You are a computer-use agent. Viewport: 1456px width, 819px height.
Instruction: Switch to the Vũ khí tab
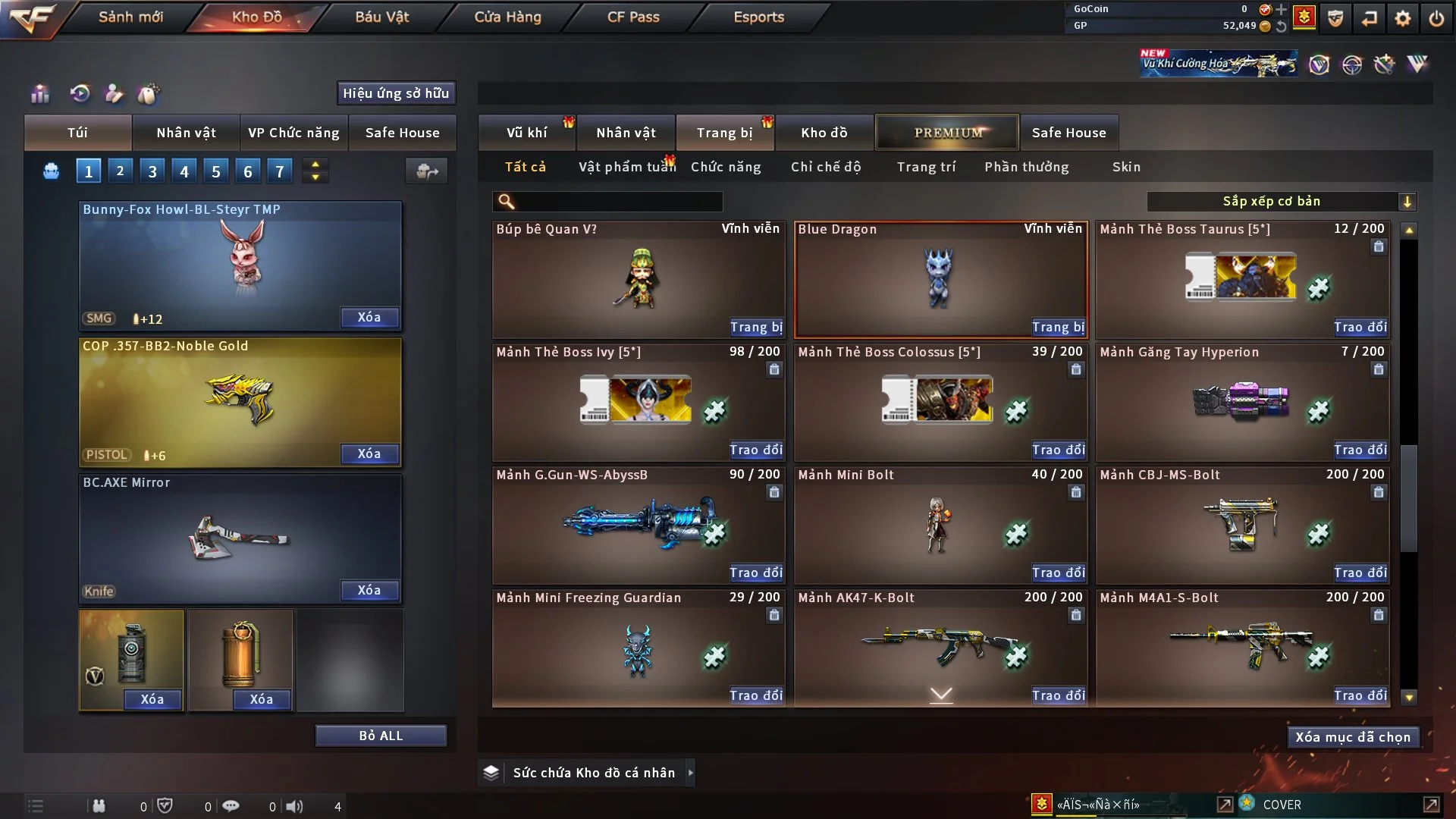click(526, 133)
